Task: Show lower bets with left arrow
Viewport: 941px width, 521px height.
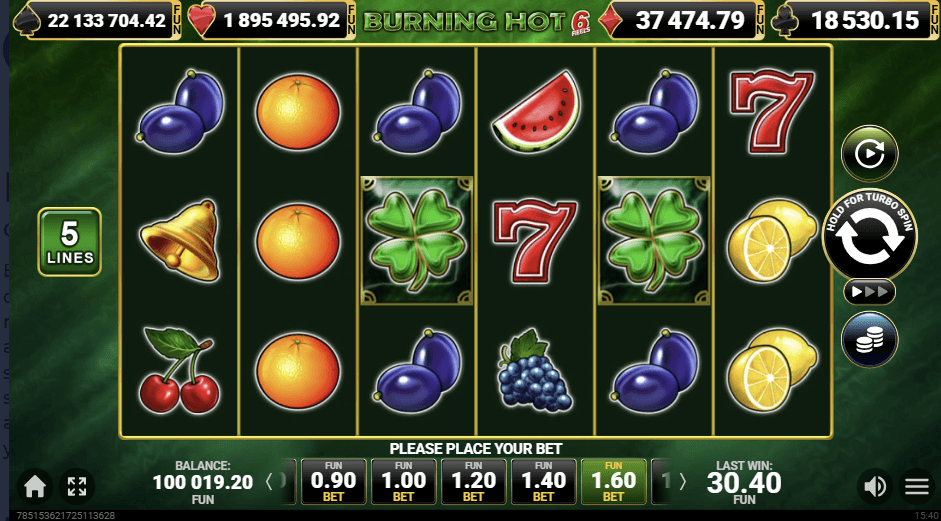Action: (x=269, y=482)
